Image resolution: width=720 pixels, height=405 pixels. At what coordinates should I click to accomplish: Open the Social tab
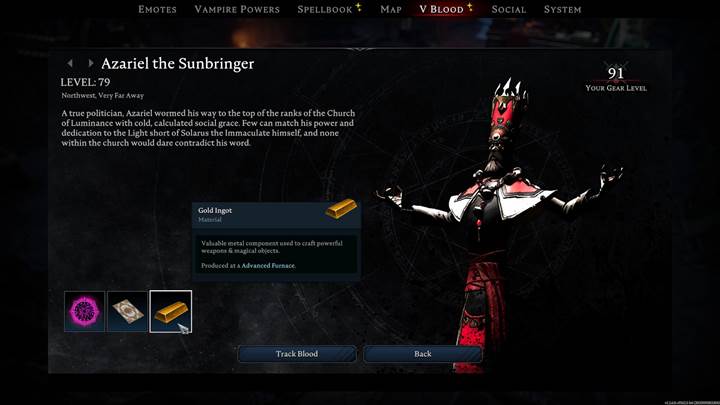pyautogui.click(x=509, y=9)
